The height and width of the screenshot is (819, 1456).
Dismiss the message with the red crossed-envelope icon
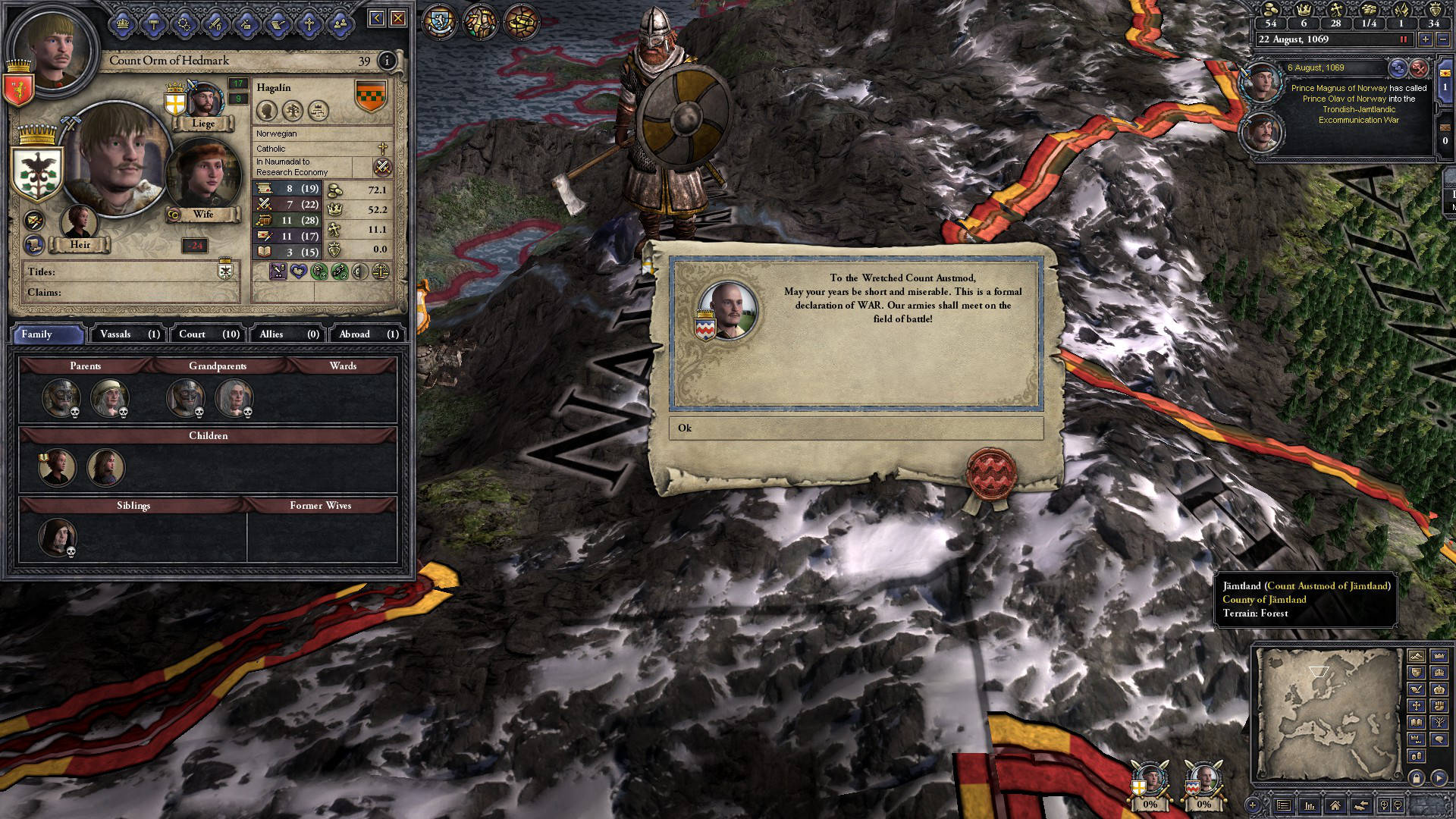[1418, 68]
